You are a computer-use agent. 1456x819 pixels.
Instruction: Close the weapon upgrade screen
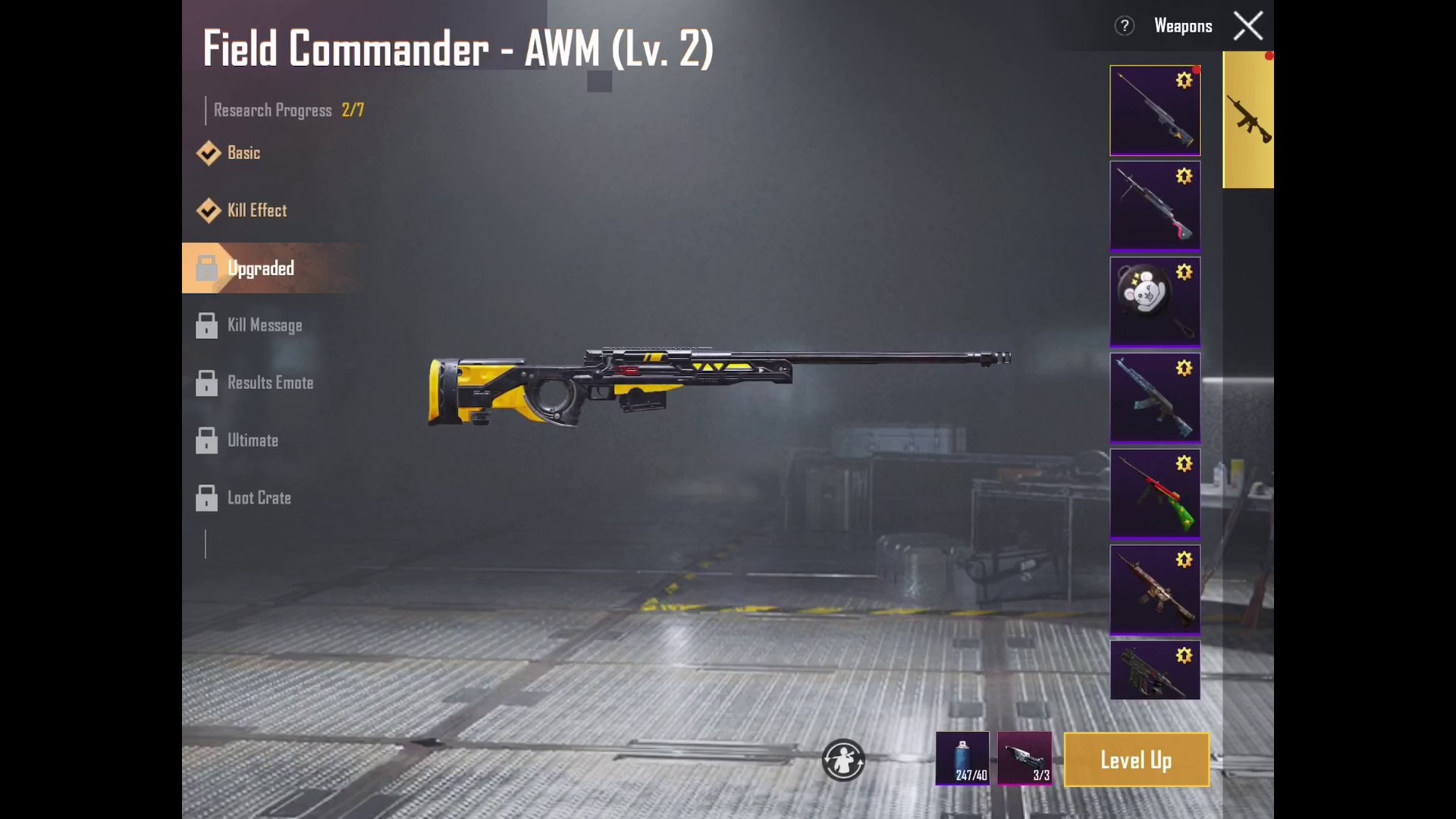[1248, 27]
